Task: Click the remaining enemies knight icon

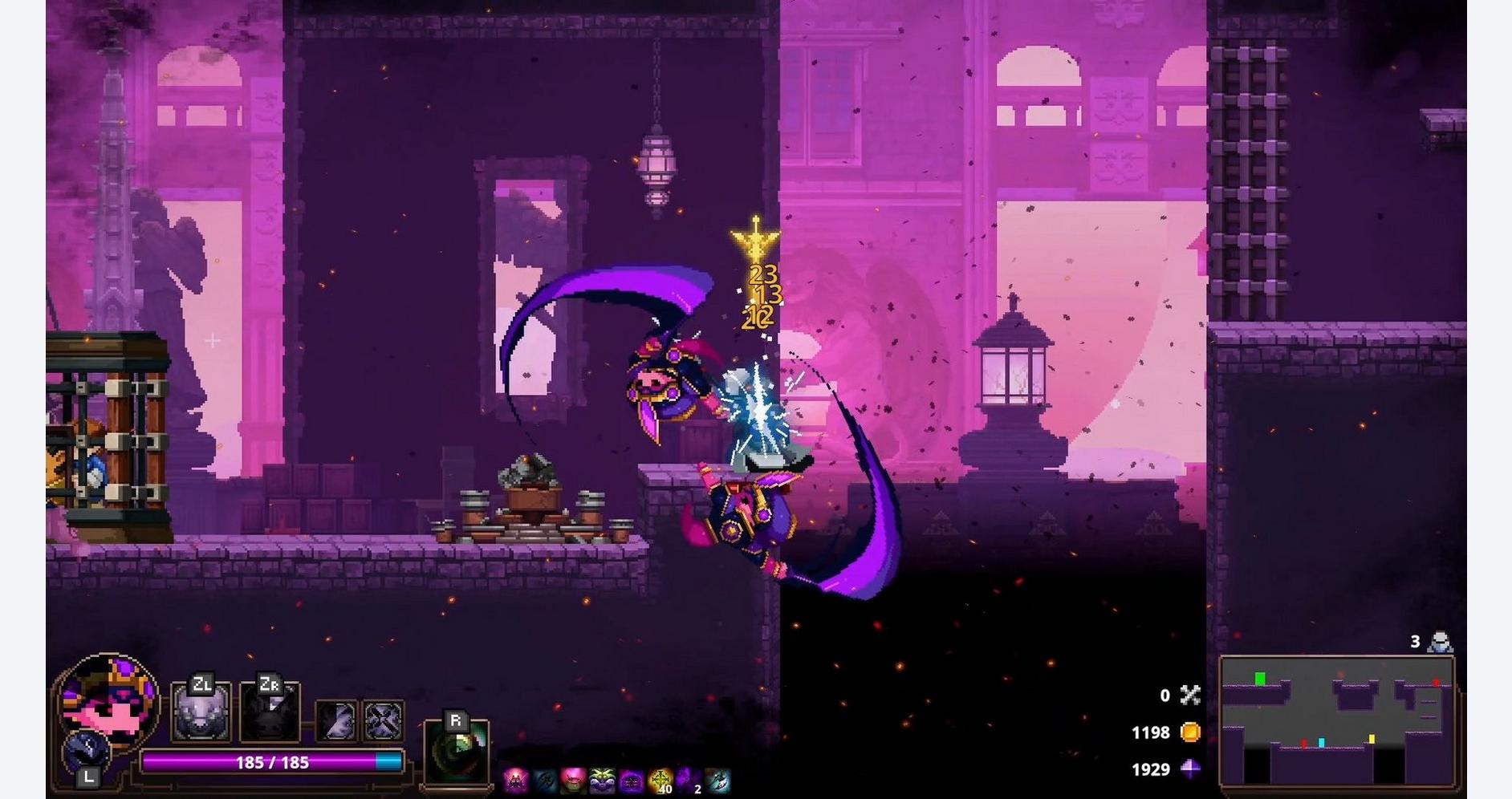Action: (1441, 643)
